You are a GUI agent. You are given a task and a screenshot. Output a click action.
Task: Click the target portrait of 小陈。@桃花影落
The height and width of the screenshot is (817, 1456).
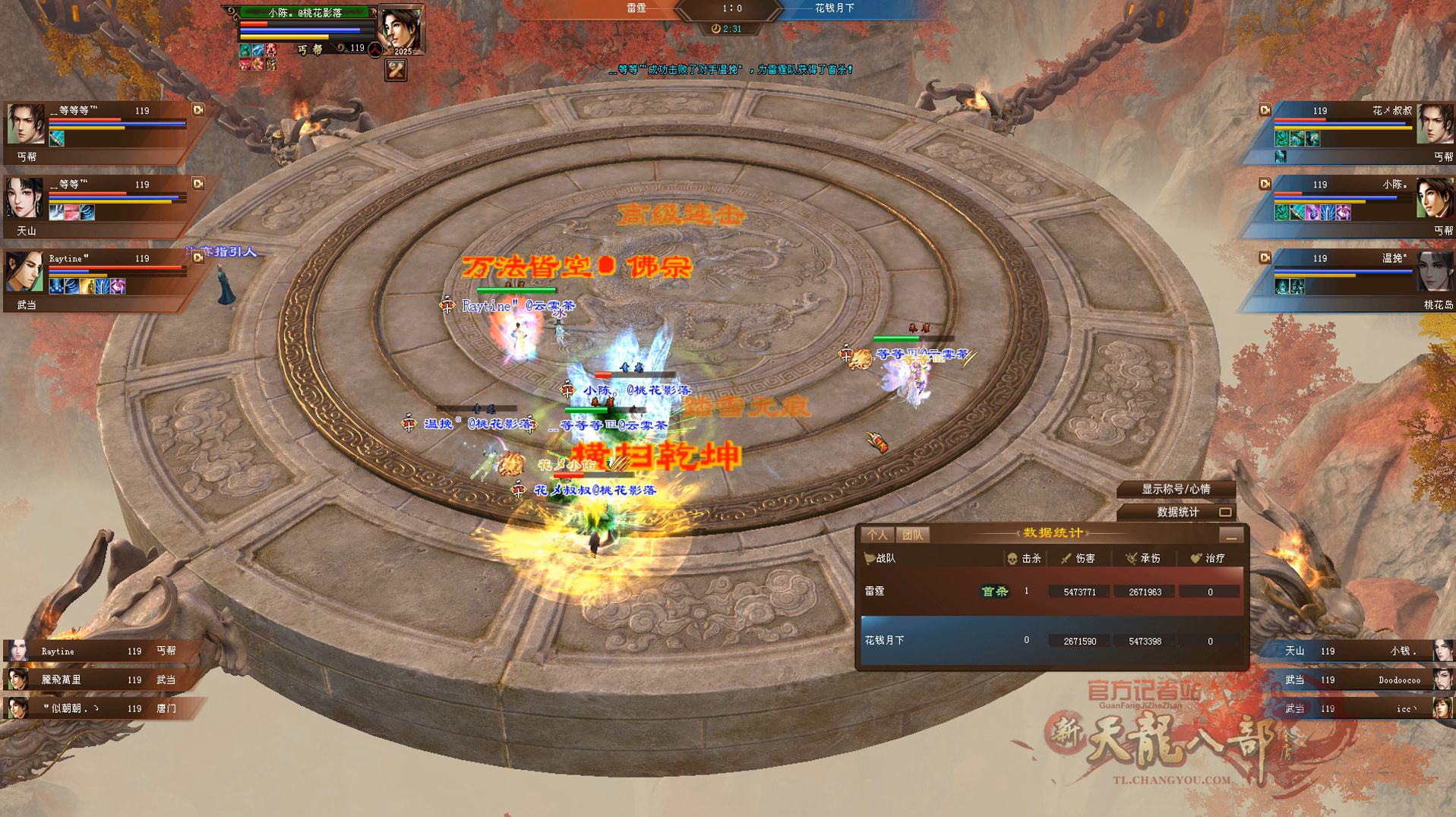pyautogui.click(x=400, y=29)
